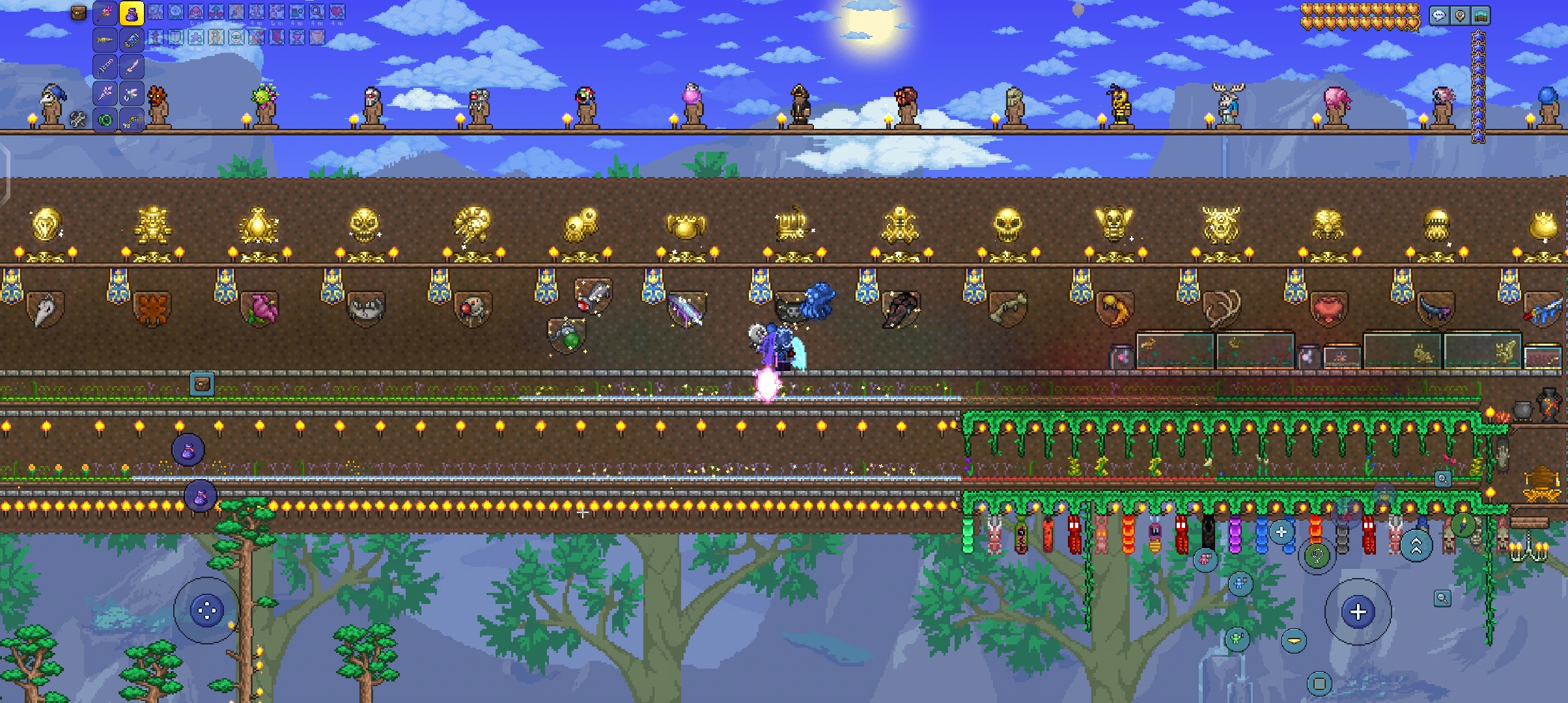
Task: Click the magnifying glass zoom button
Action: point(1442,598)
